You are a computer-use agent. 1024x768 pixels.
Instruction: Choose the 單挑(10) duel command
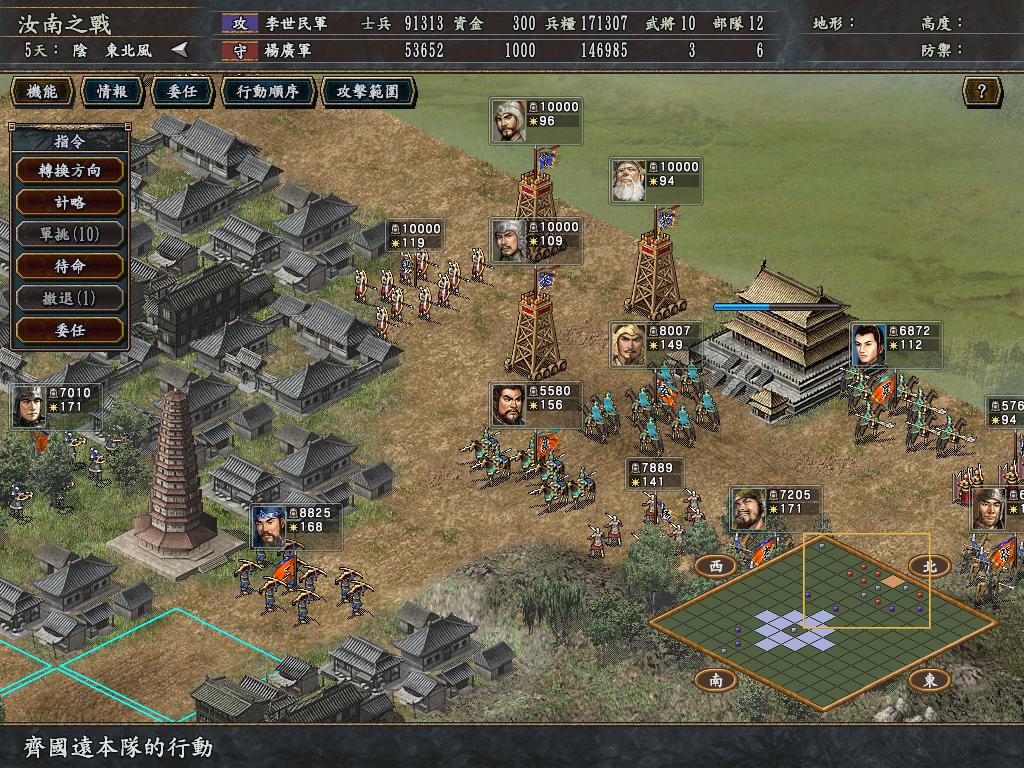tap(70, 234)
